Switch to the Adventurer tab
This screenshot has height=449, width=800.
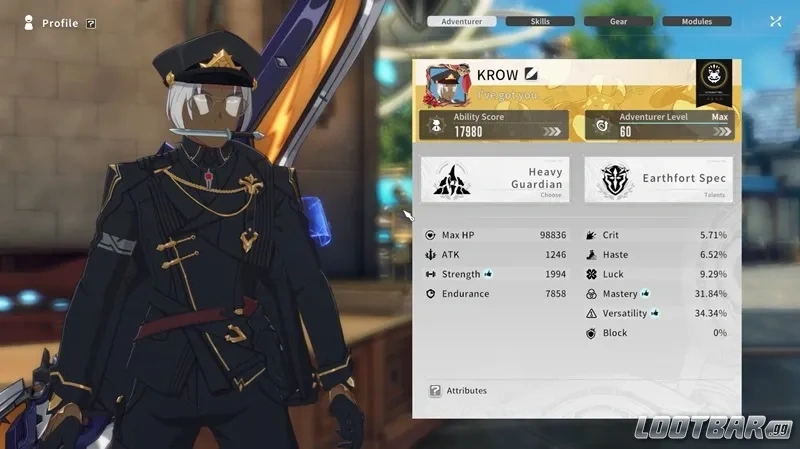[x=461, y=21]
